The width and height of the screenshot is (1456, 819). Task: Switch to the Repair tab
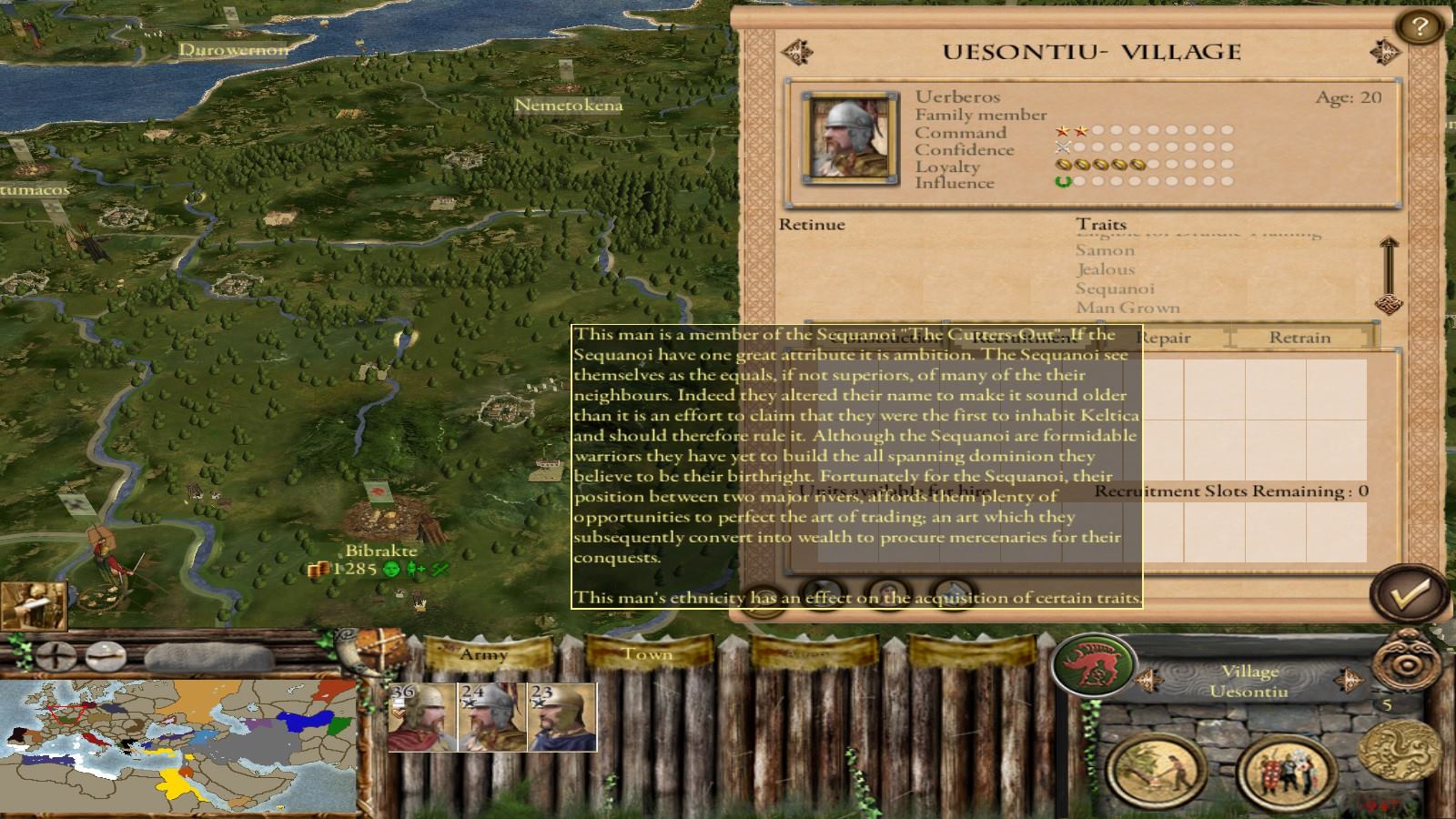[x=1166, y=338]
